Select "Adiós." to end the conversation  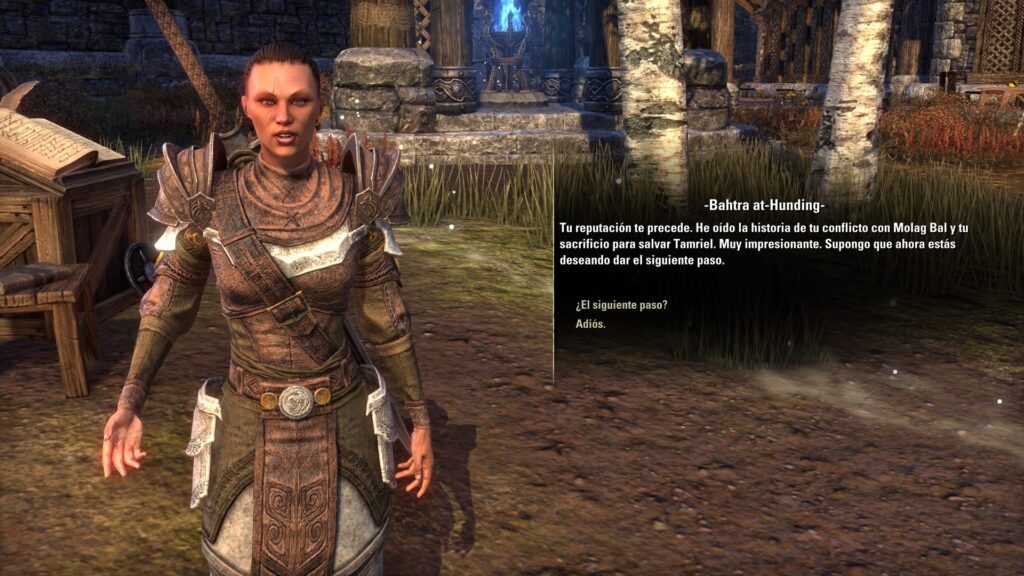tap(591, 324)
